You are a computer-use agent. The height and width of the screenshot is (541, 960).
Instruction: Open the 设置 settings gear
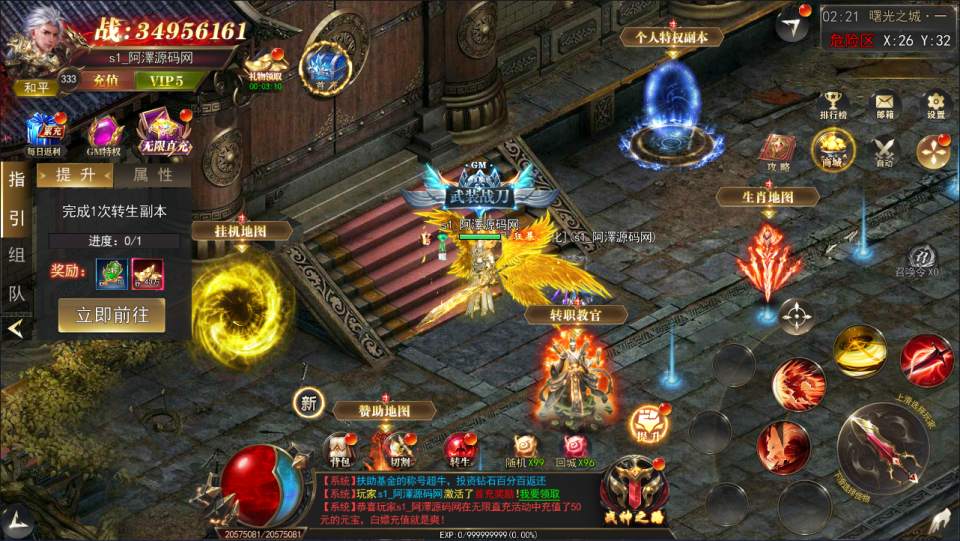(935, 104)
